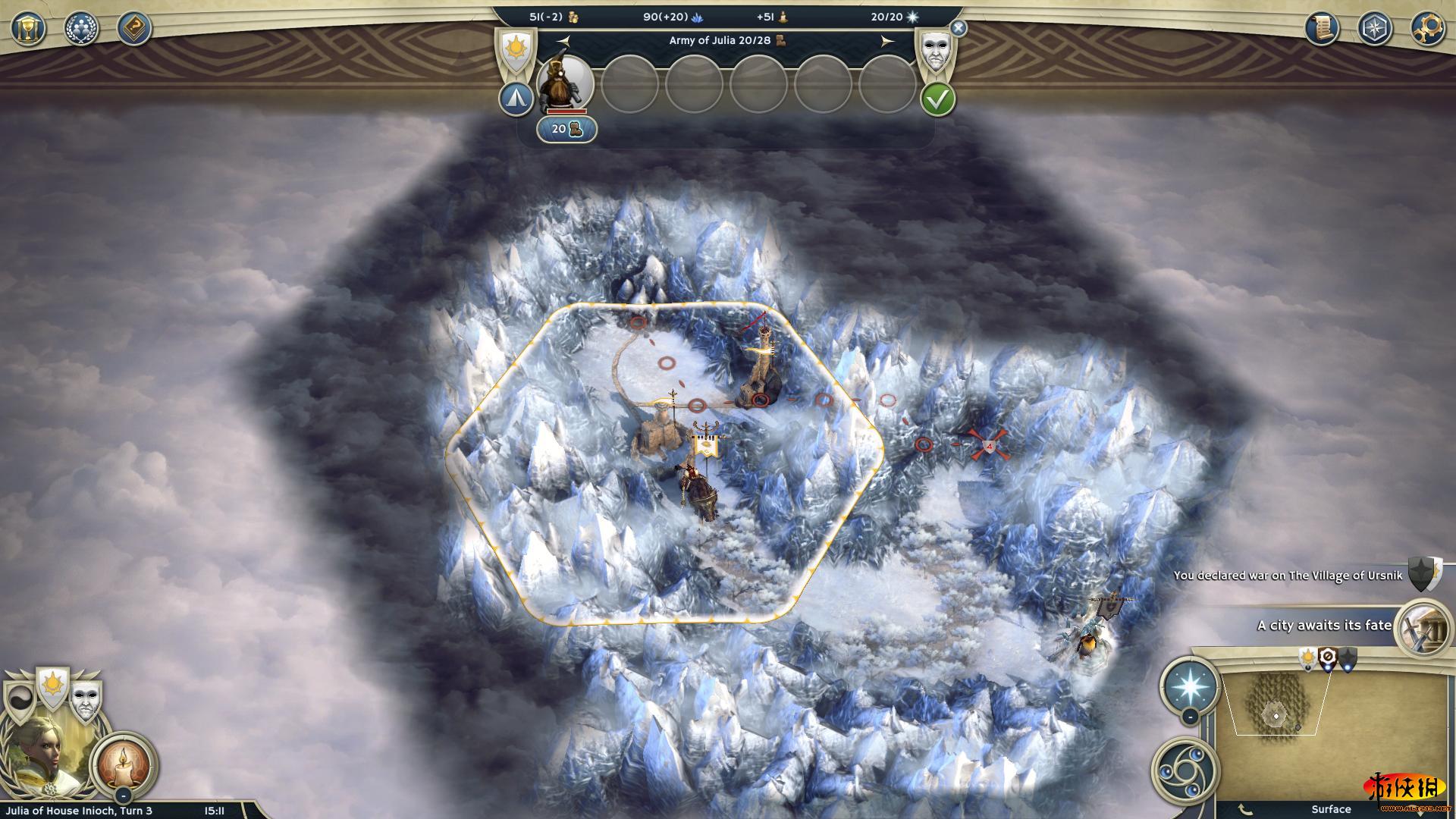This screenshot has height=819, width=1456.
Task: Activate the tent guard mode button
Action: click(x=516, y=99)
